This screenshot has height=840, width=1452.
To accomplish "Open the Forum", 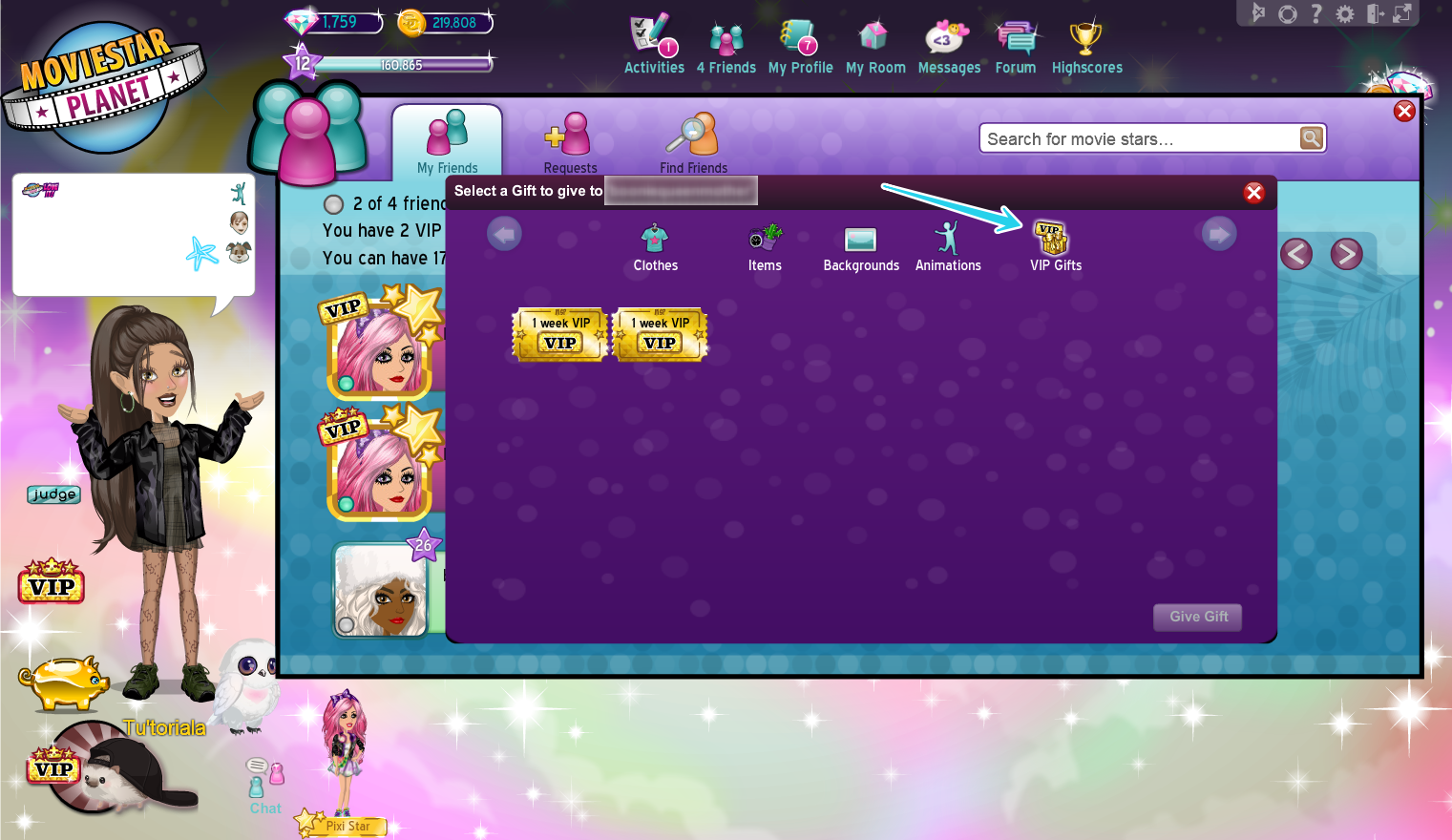I will point(1015,43).
